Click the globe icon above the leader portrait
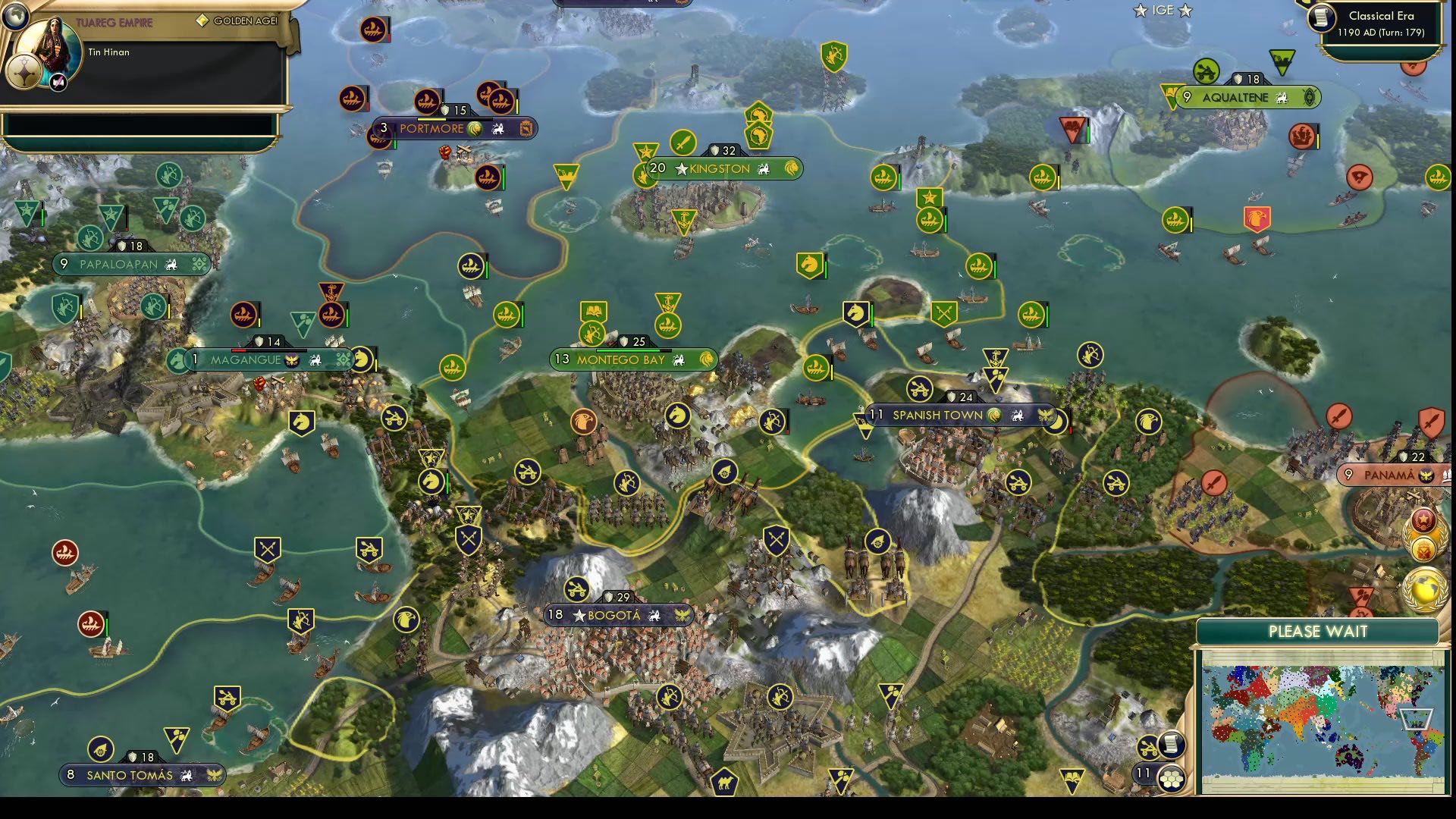Screen dimensions: 1456x819 15,14
